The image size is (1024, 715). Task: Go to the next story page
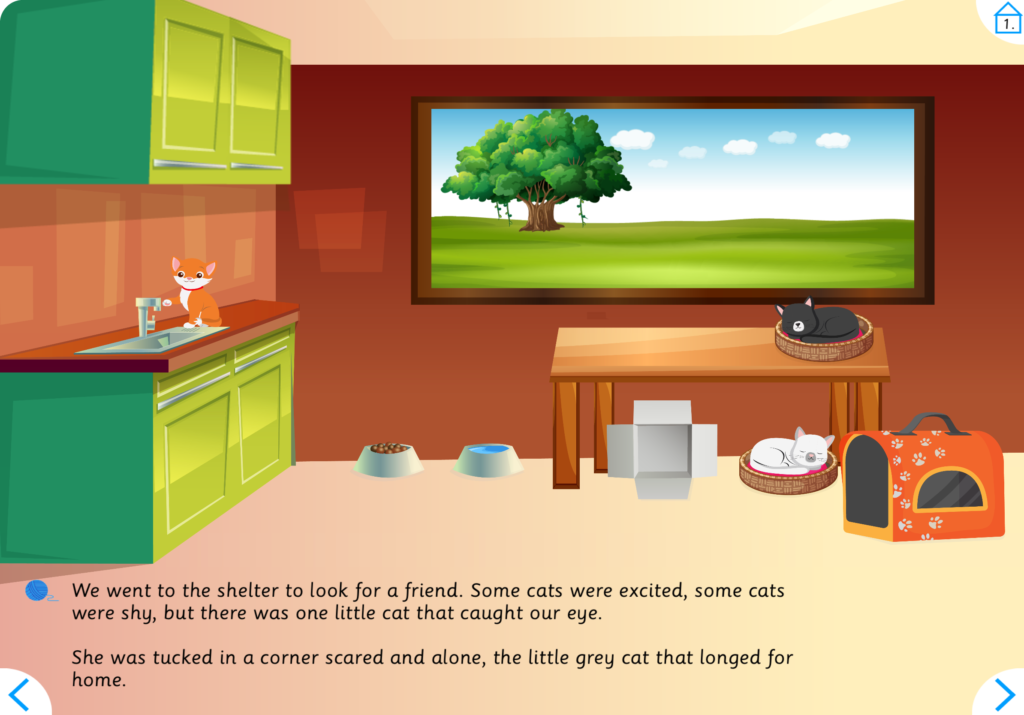[1002, 694]
